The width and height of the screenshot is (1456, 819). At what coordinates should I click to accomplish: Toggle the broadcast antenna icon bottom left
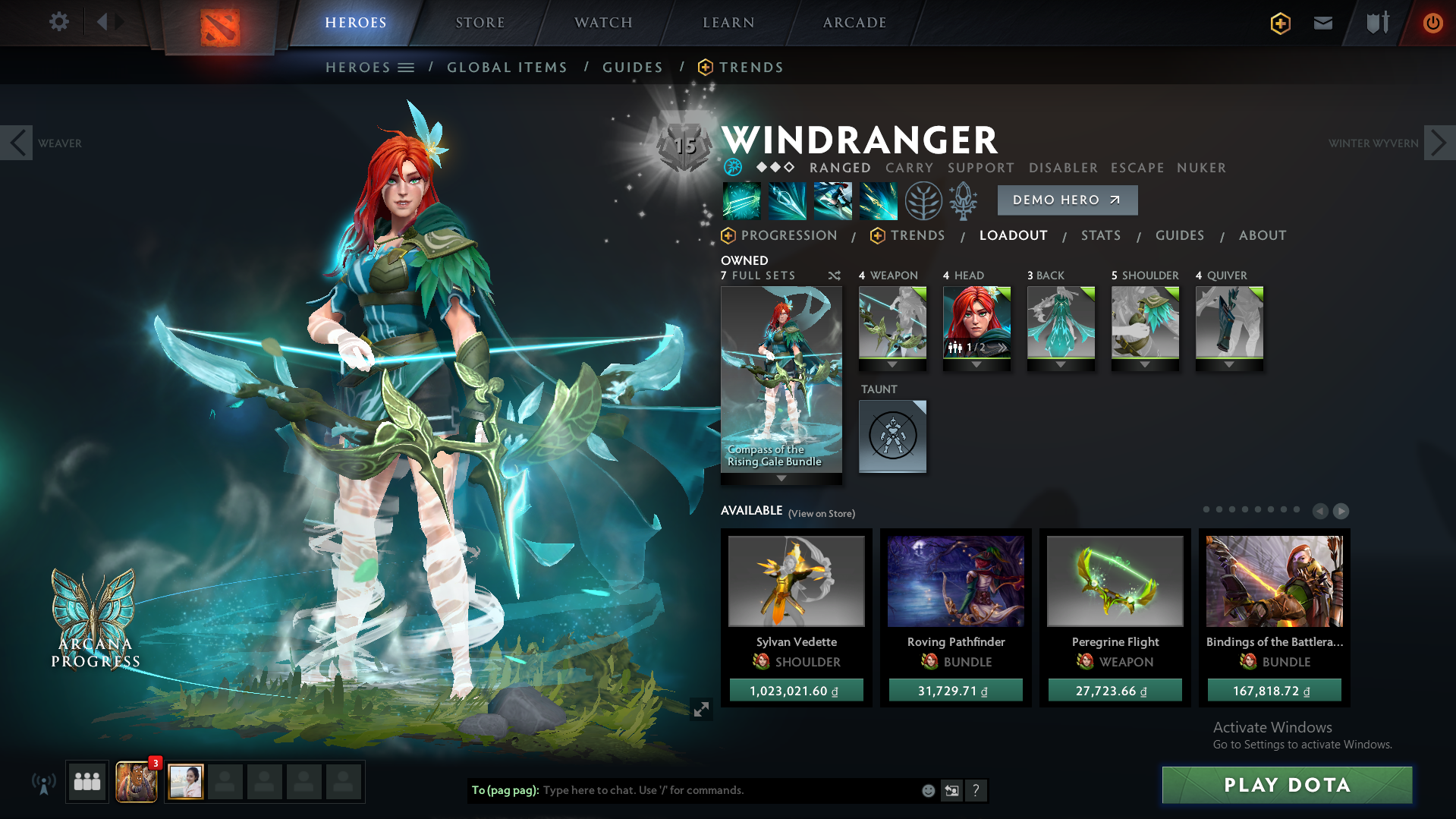[45, 783]
